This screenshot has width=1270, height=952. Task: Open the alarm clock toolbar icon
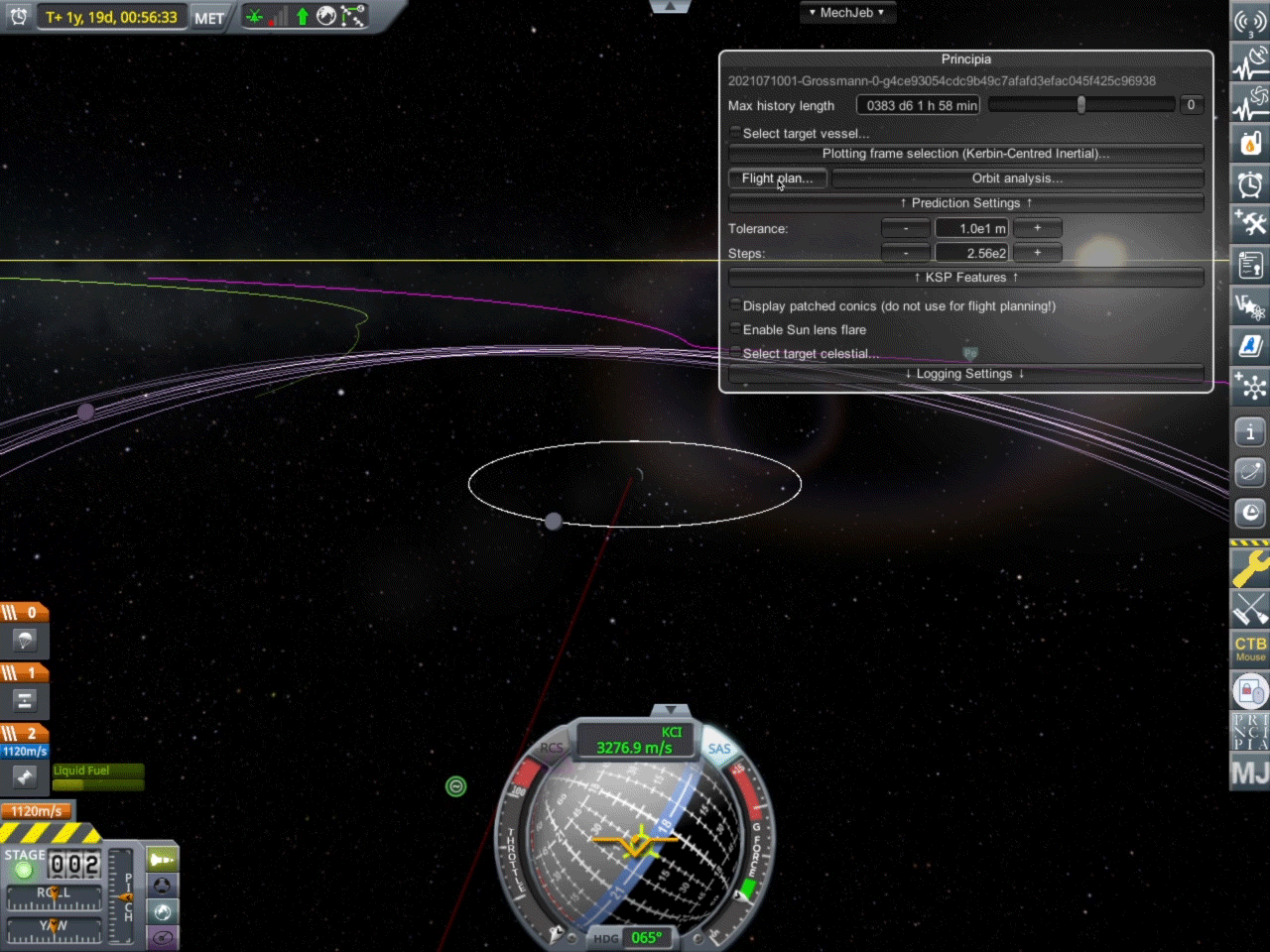(x=1250, y=183)
